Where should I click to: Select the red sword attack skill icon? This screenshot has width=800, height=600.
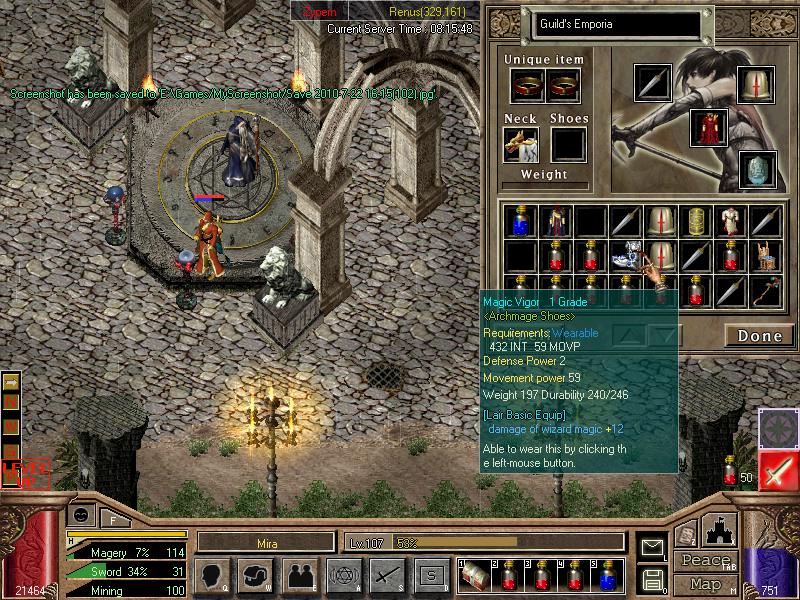(777, 471)
